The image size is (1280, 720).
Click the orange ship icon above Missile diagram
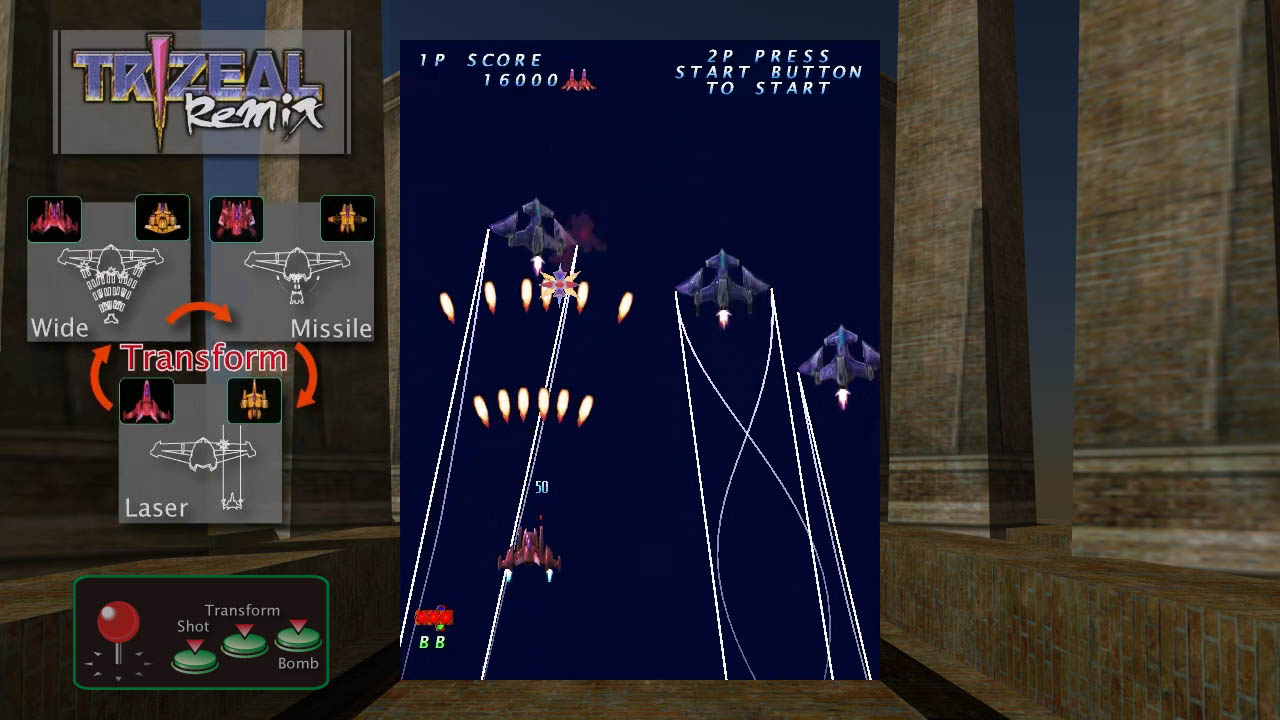[x=347, y=218]
